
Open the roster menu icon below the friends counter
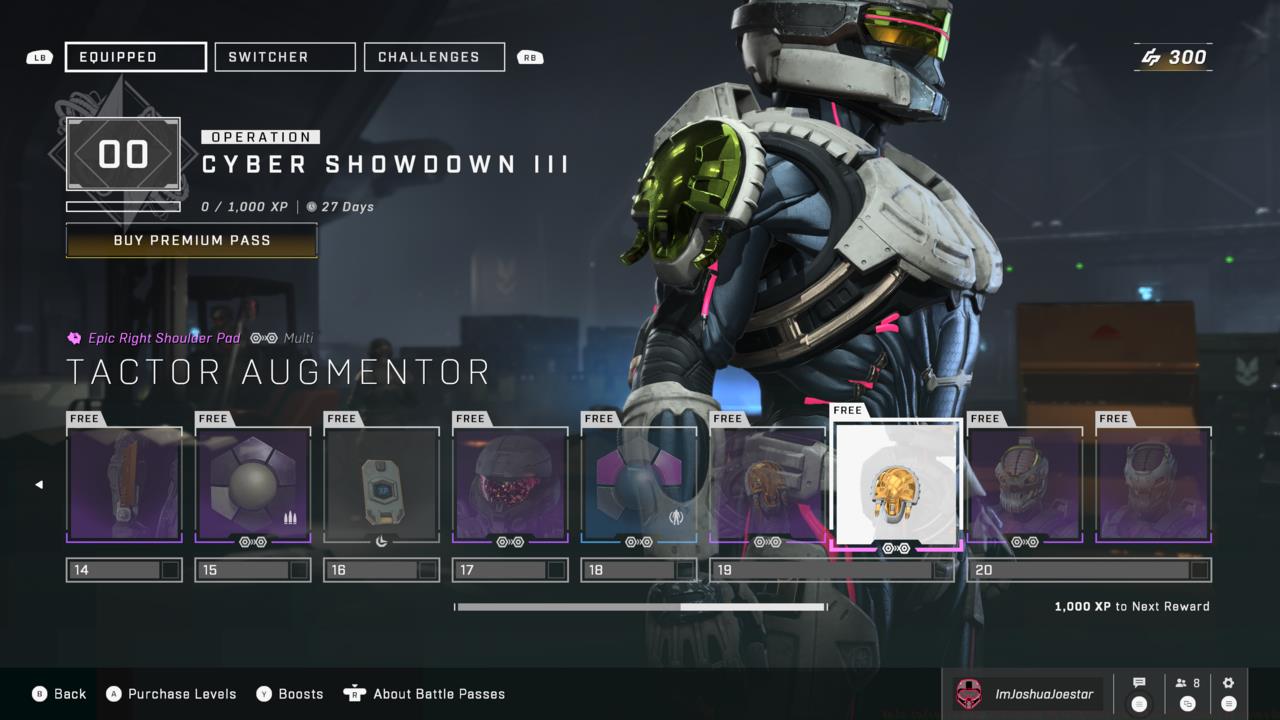[1187, 706]
